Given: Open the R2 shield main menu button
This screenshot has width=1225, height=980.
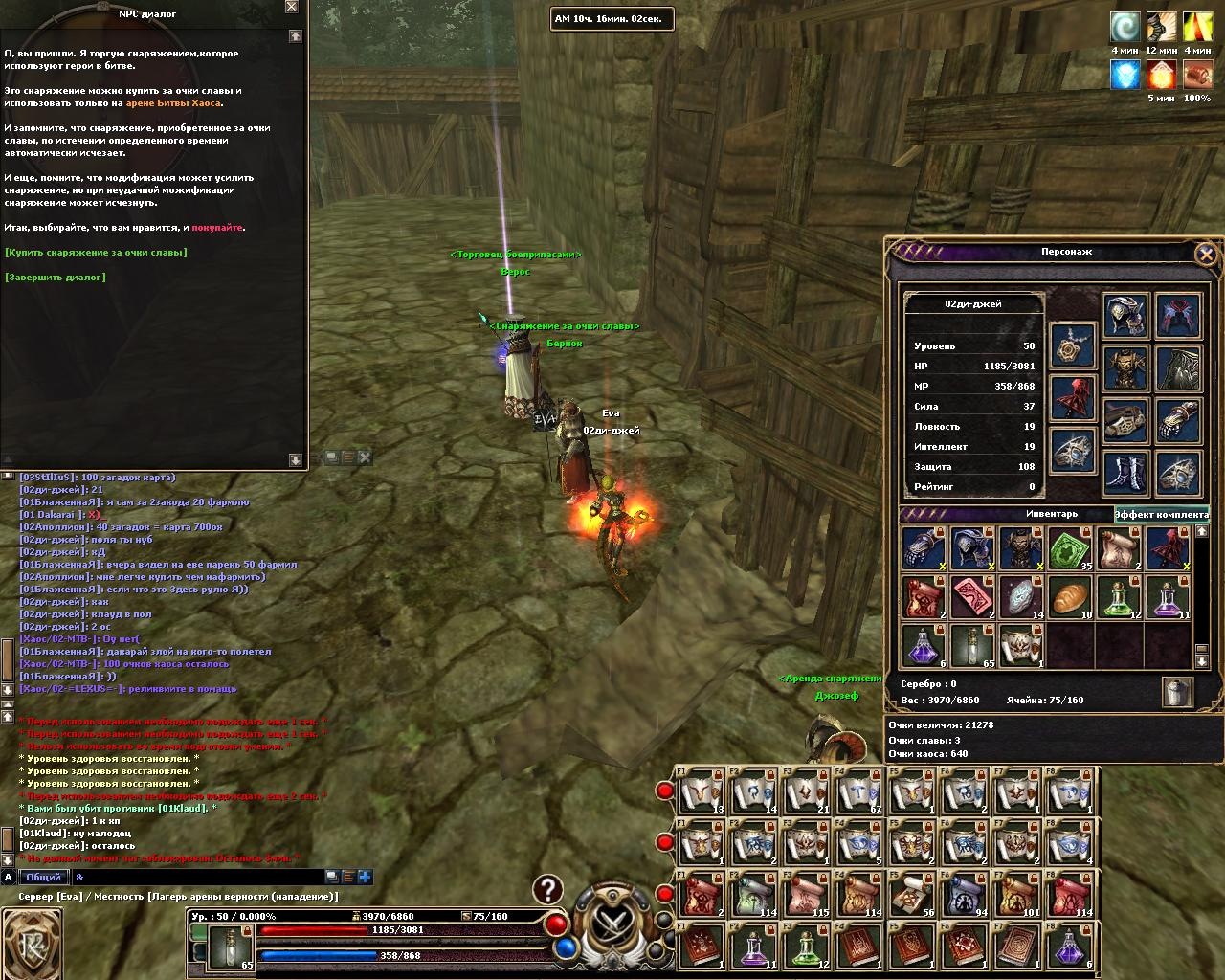Looking at the screenshot, I should click(x=32, y=945).
